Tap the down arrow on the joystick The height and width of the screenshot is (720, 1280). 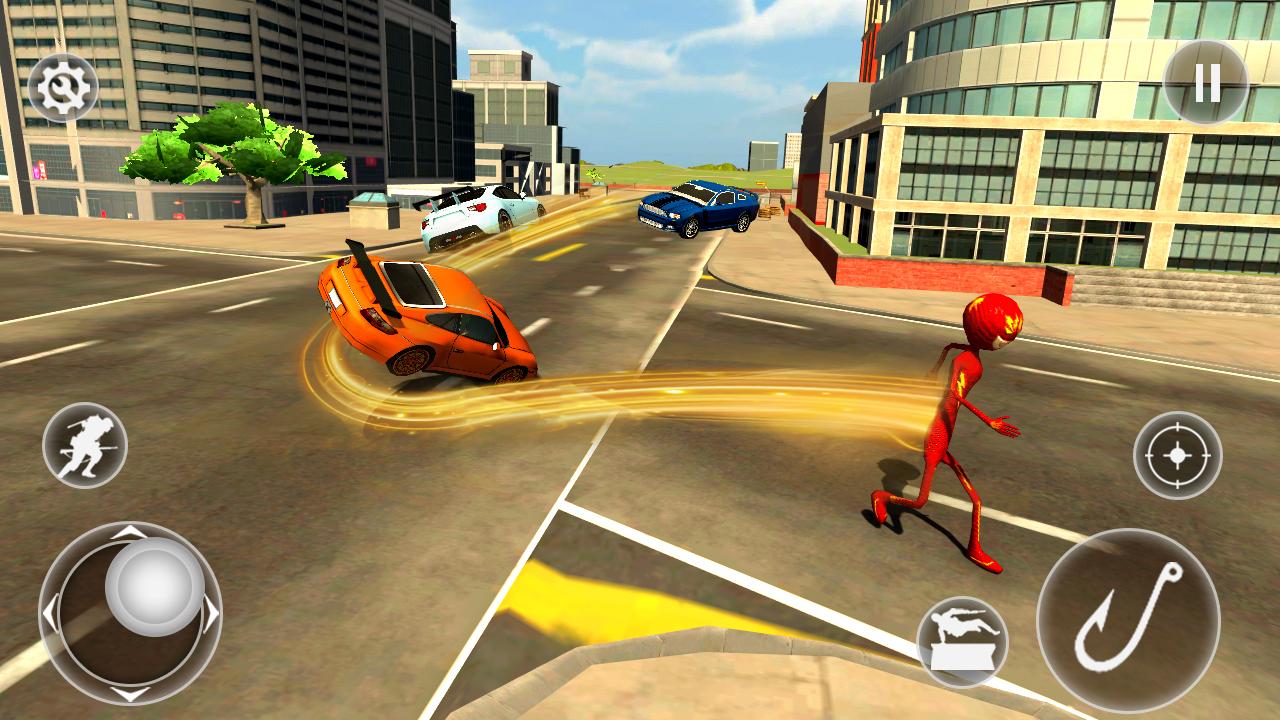[130, 693]
